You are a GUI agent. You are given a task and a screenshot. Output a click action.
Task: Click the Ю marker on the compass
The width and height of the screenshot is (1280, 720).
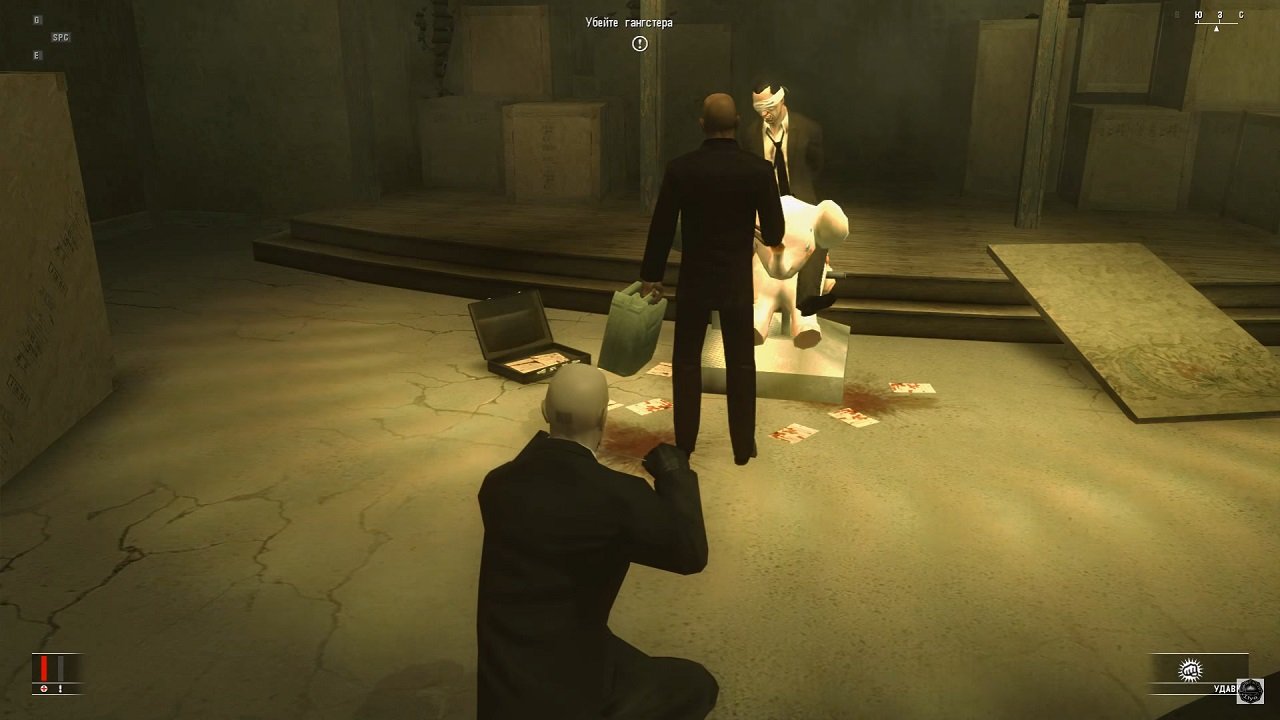[x=1199, y=15]
